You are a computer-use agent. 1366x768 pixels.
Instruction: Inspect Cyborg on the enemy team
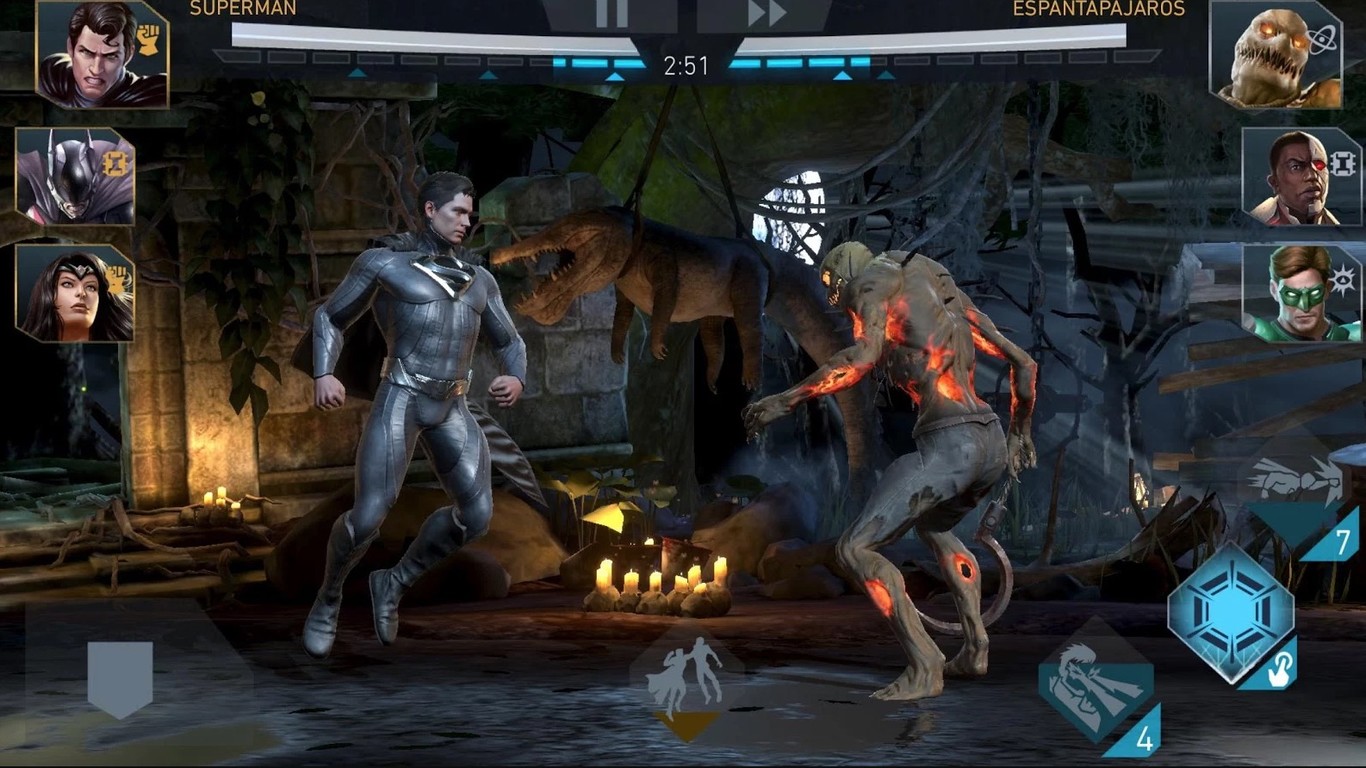pos(1296,178)
